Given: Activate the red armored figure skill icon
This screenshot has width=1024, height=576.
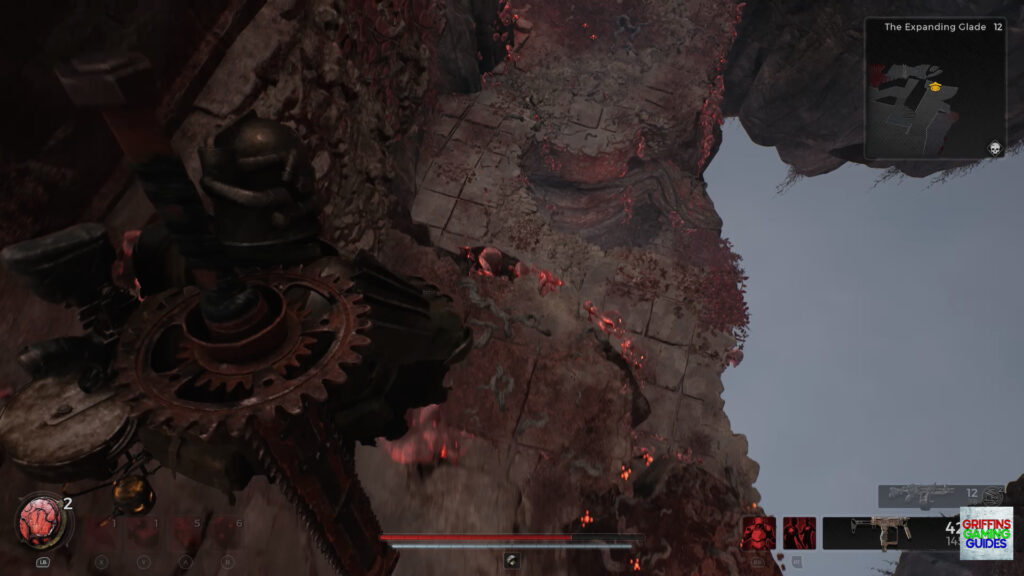Looking at the screenshot, I should (x=757, y=533).
